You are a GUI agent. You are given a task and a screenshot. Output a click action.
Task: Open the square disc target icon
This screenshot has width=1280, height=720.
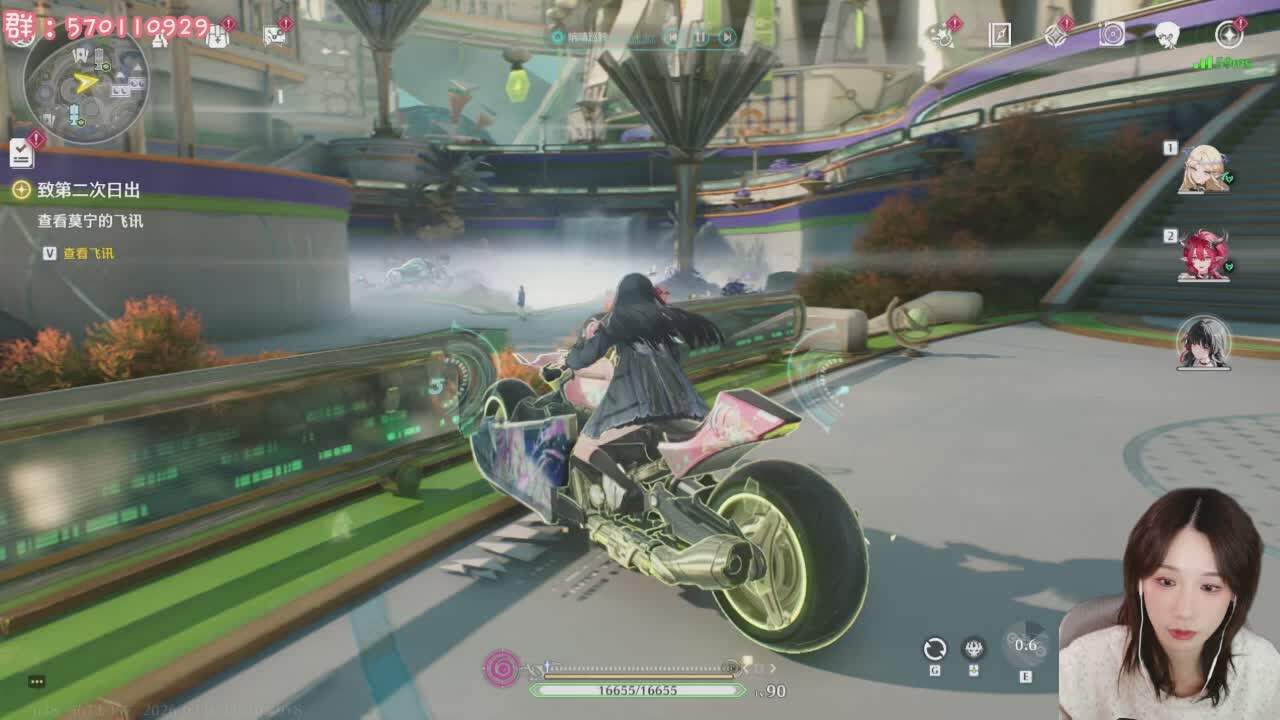pyautogui.click(x=1112, y=35)
